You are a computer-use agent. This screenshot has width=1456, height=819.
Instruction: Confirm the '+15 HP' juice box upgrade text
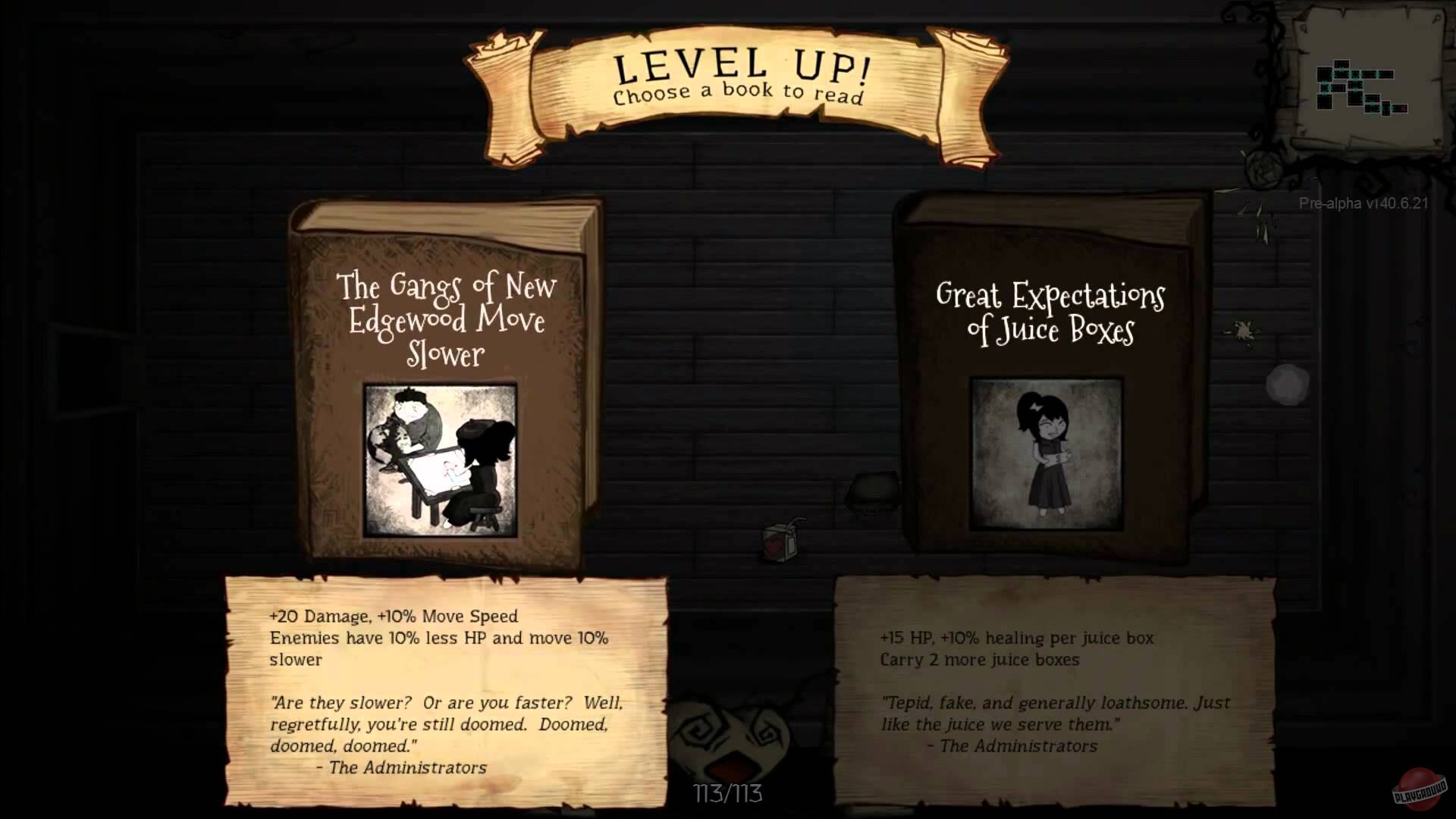pos(1018,638)
